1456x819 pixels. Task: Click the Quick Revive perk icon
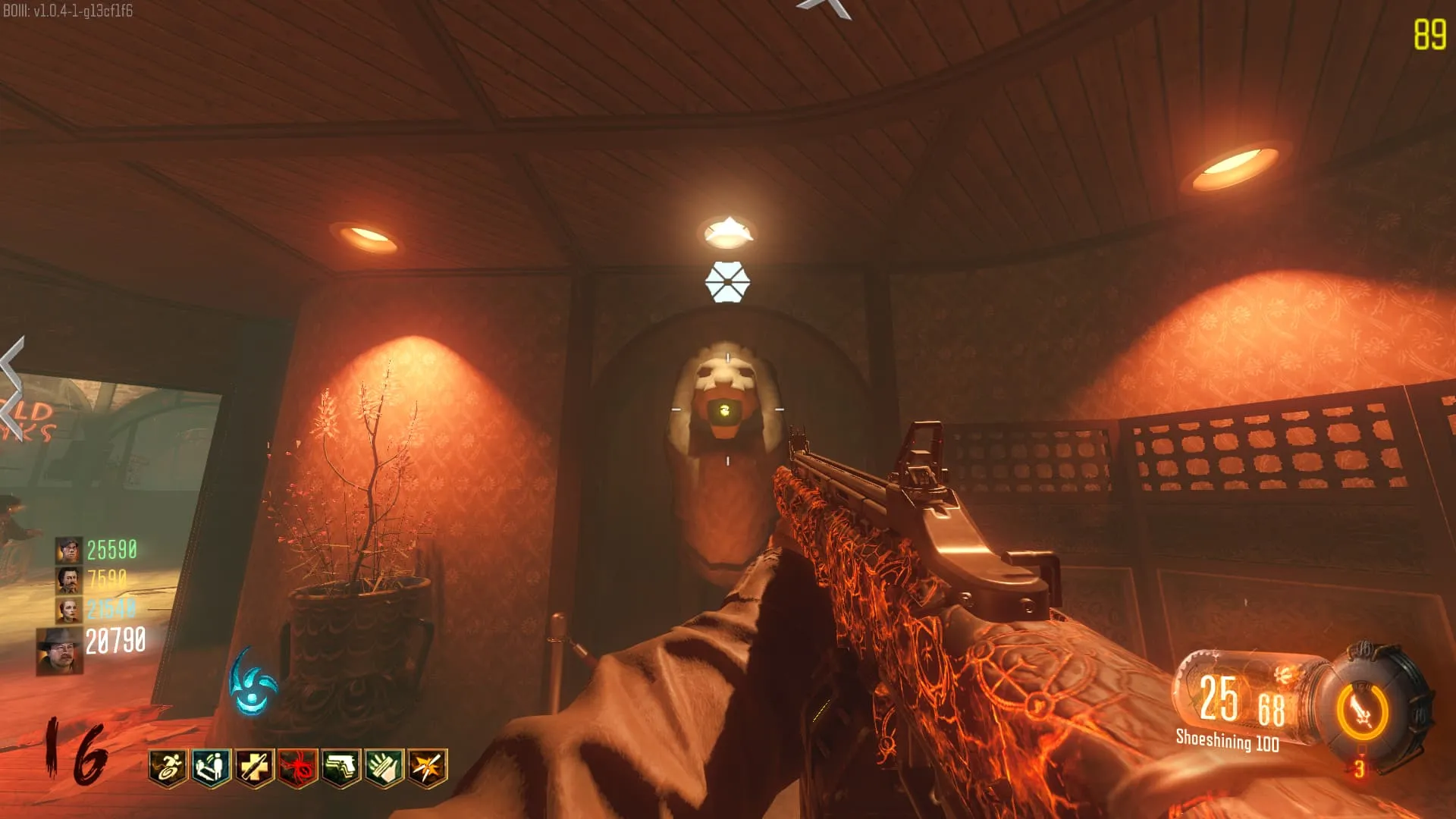[x=211, y=767]
